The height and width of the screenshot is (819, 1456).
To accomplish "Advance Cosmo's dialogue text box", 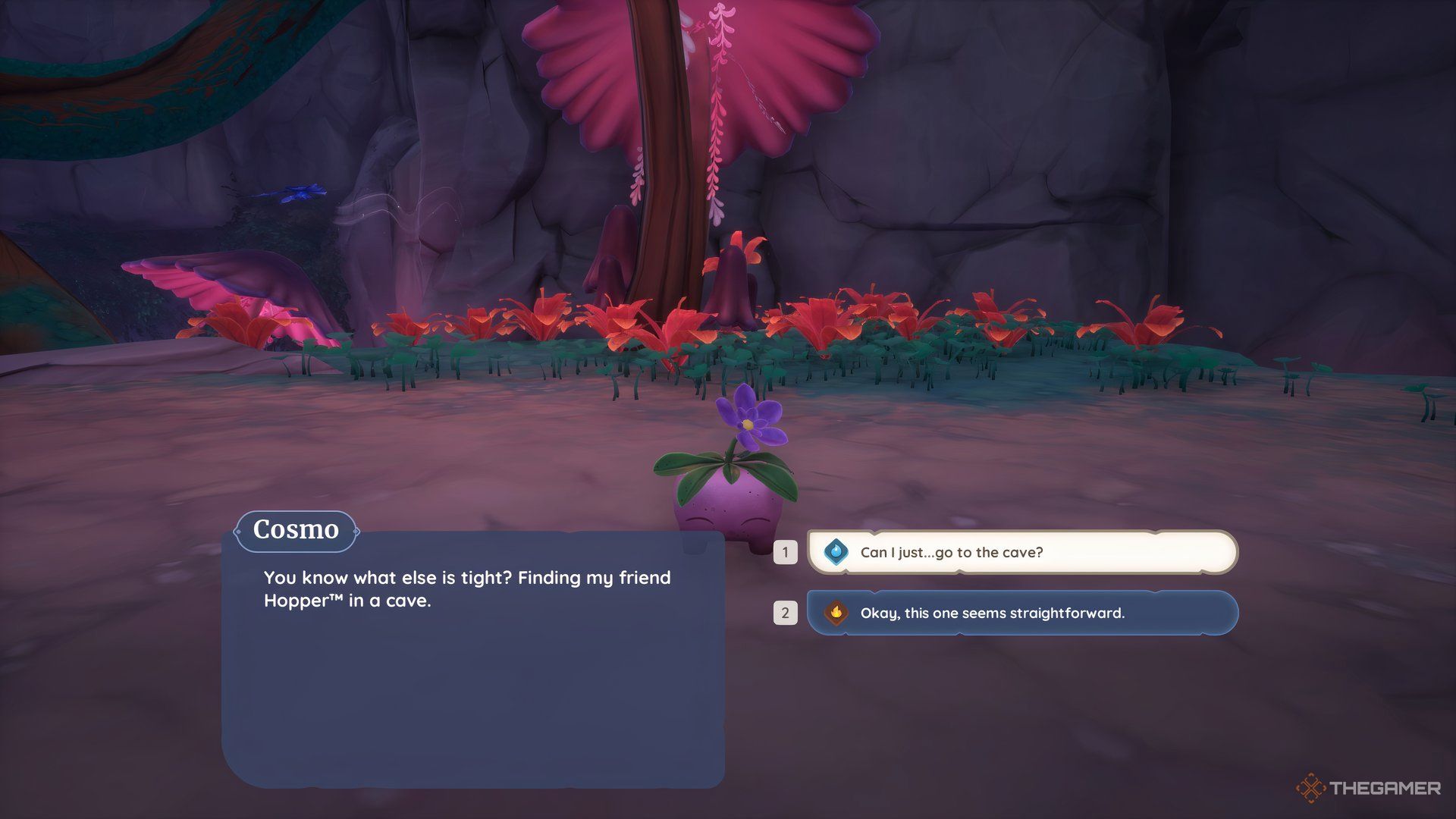I will tap(472, 658).
